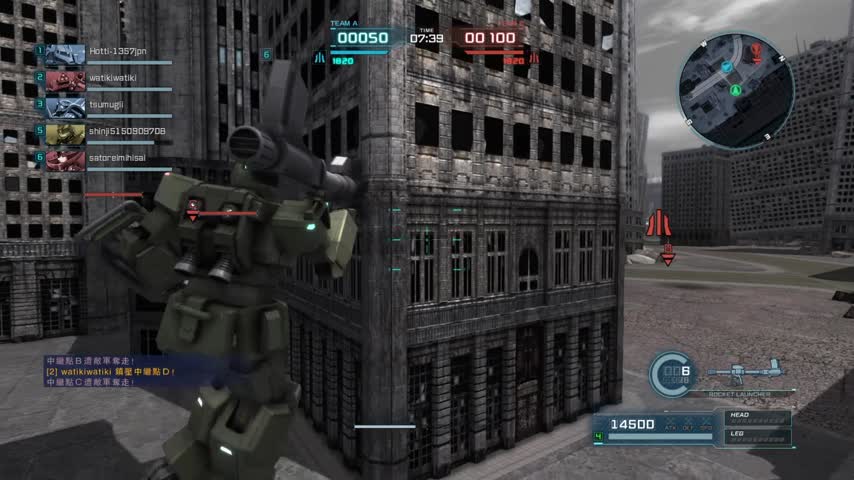Click the LEG part status panel
Screen dimensions: 854x480
tap(758, 436)
